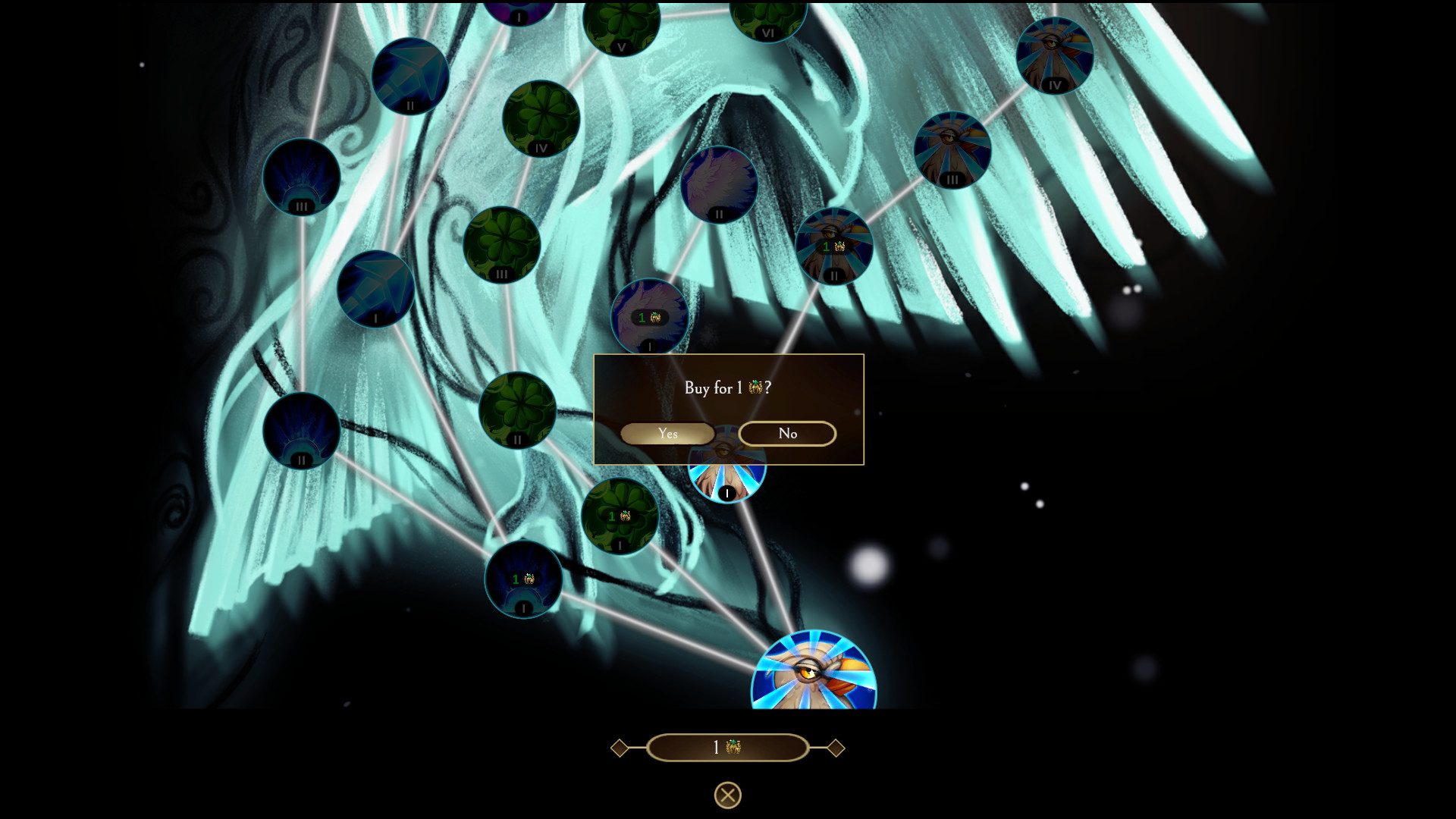Select the blue feather III skill node
This screenshot has height=819, width=1456.
300,177
